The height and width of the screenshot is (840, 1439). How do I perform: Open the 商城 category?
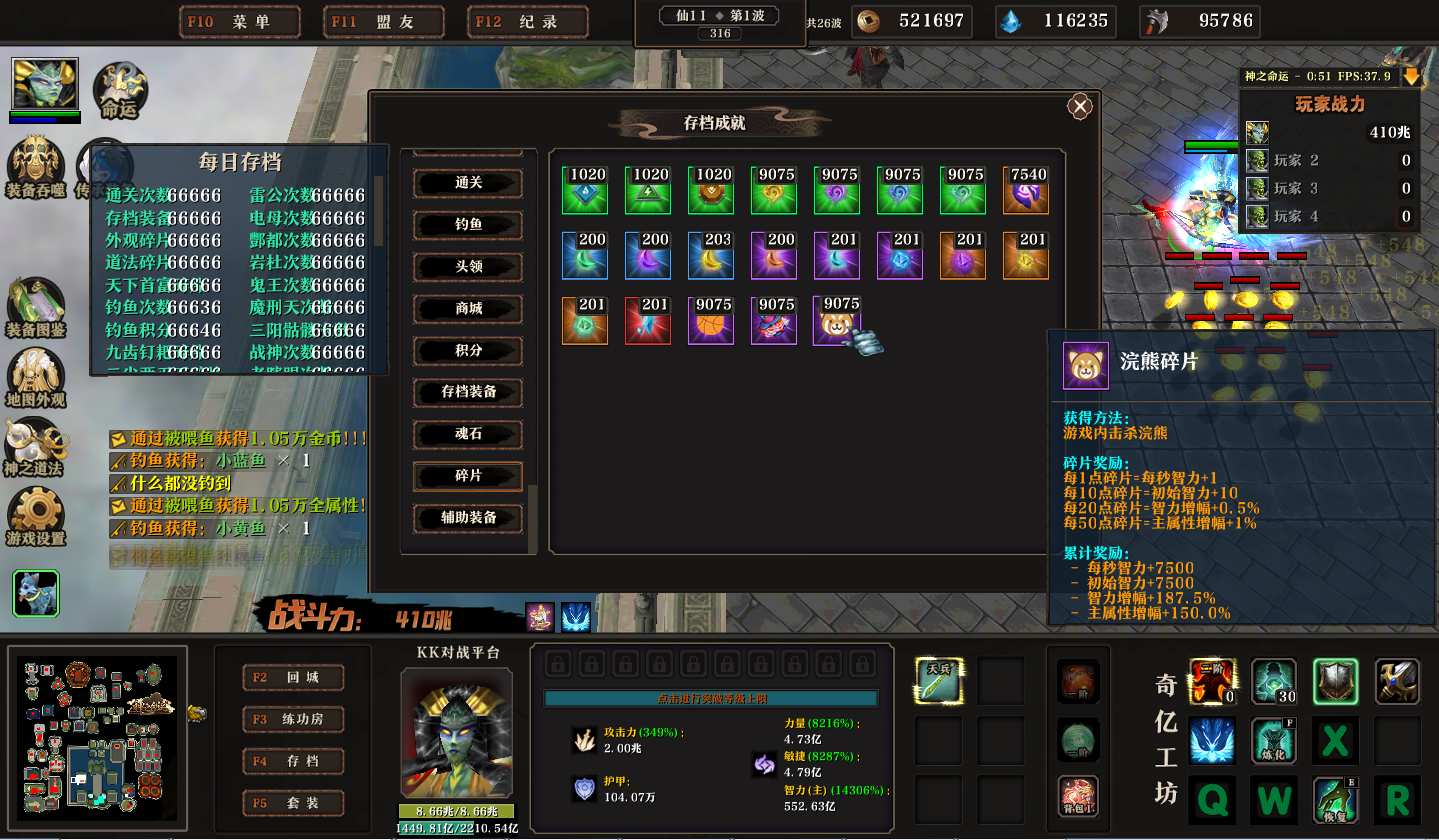[x=468, y=309]
